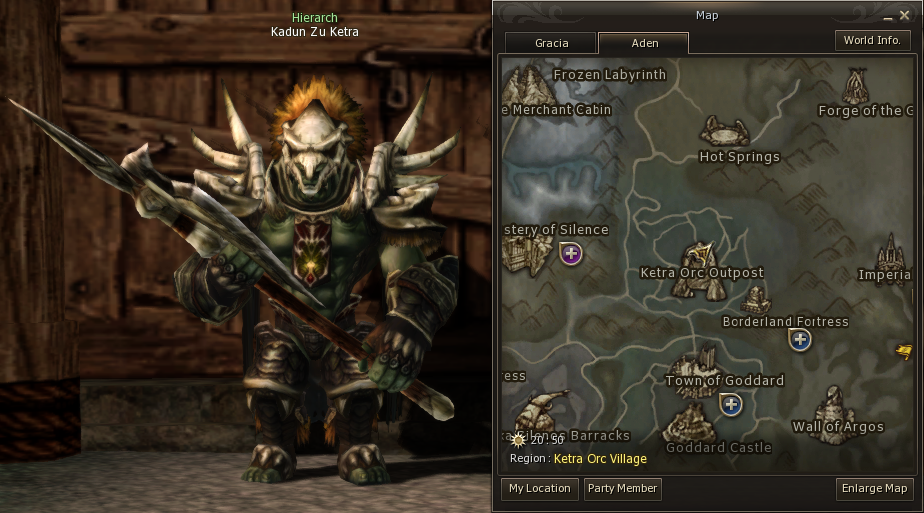Click the yellow flag marker on the map edge

[x=903, y=351]
